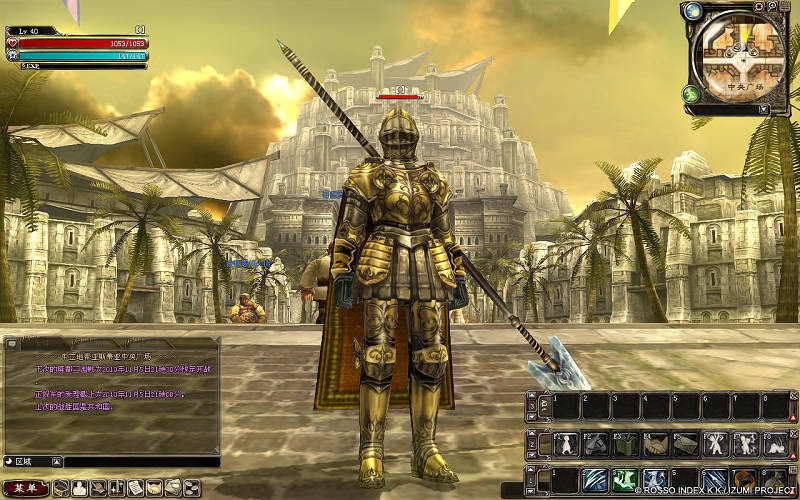Show the character silhouette panel

click(80, 488)
